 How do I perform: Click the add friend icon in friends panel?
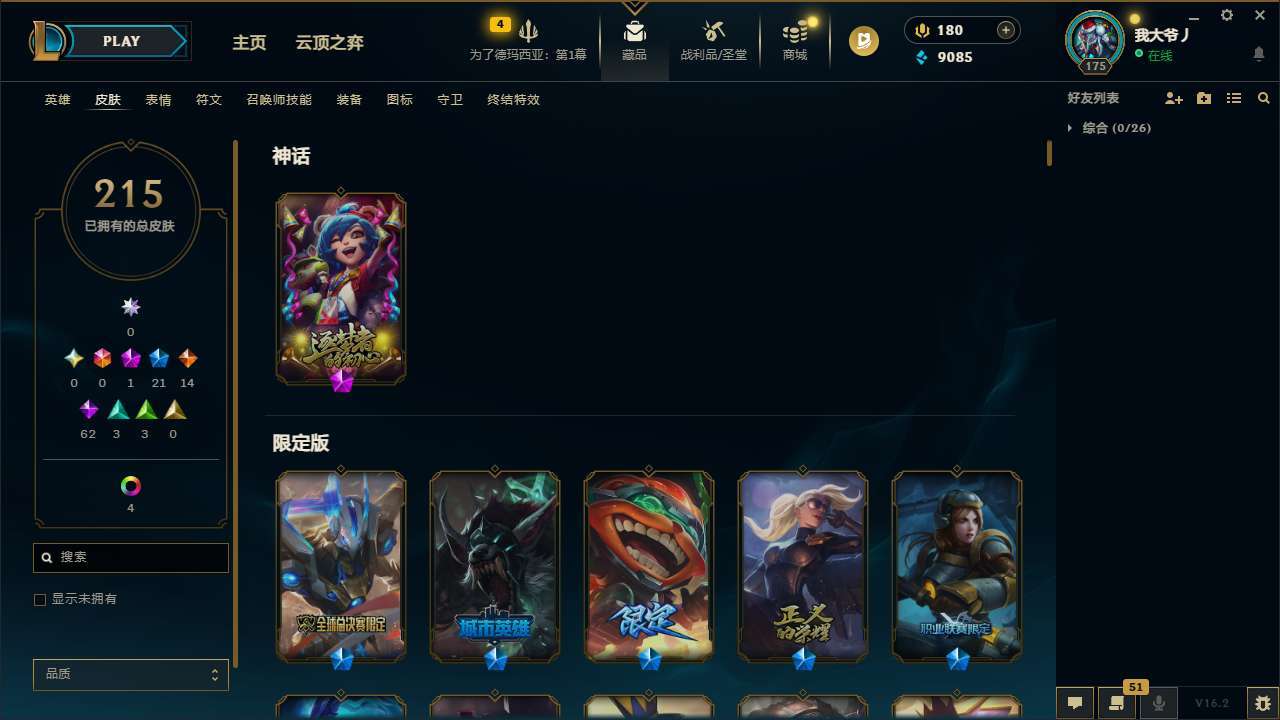click(x=1174, y=97)
